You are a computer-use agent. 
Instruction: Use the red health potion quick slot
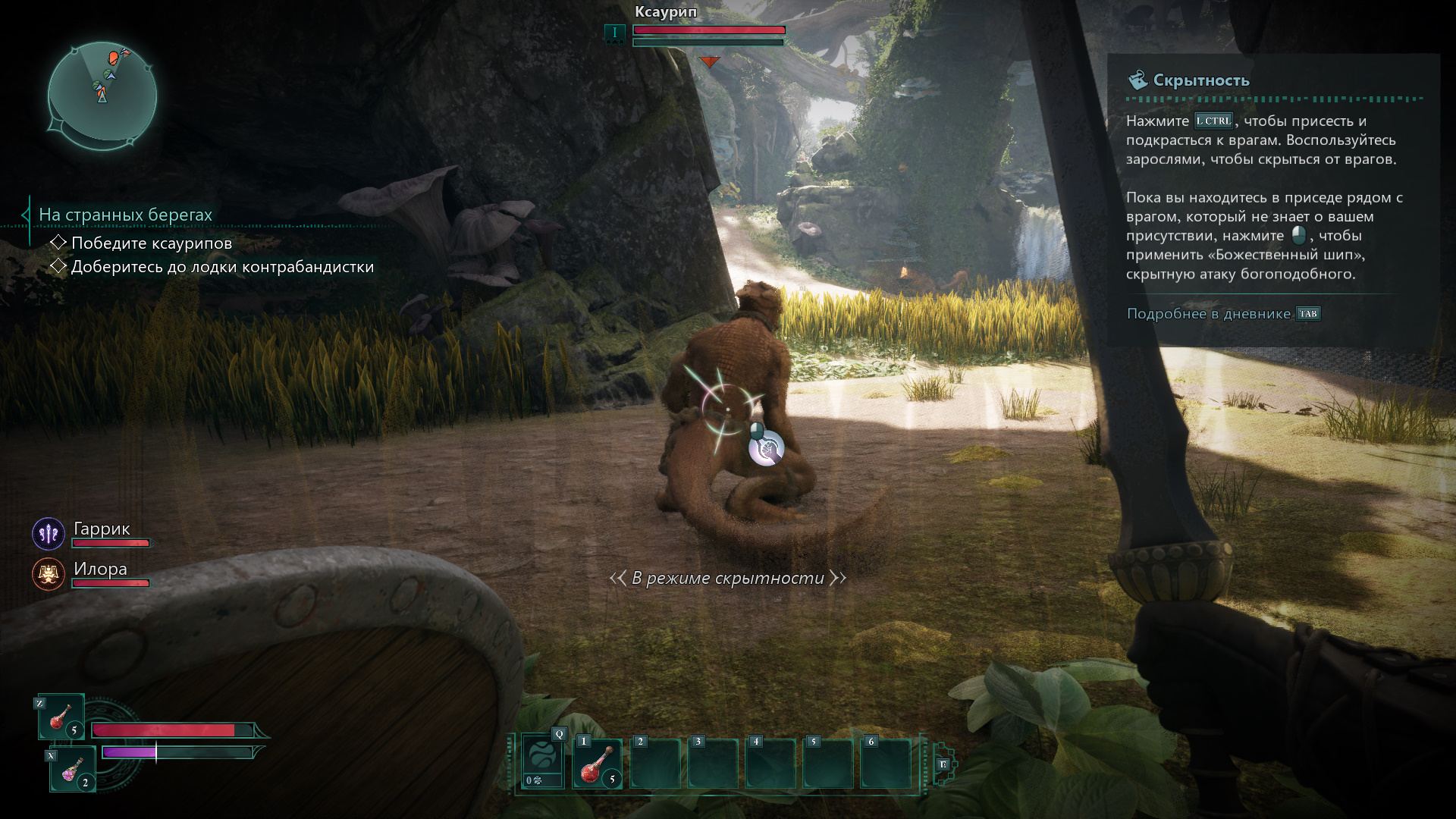click(x=61, y=717)
